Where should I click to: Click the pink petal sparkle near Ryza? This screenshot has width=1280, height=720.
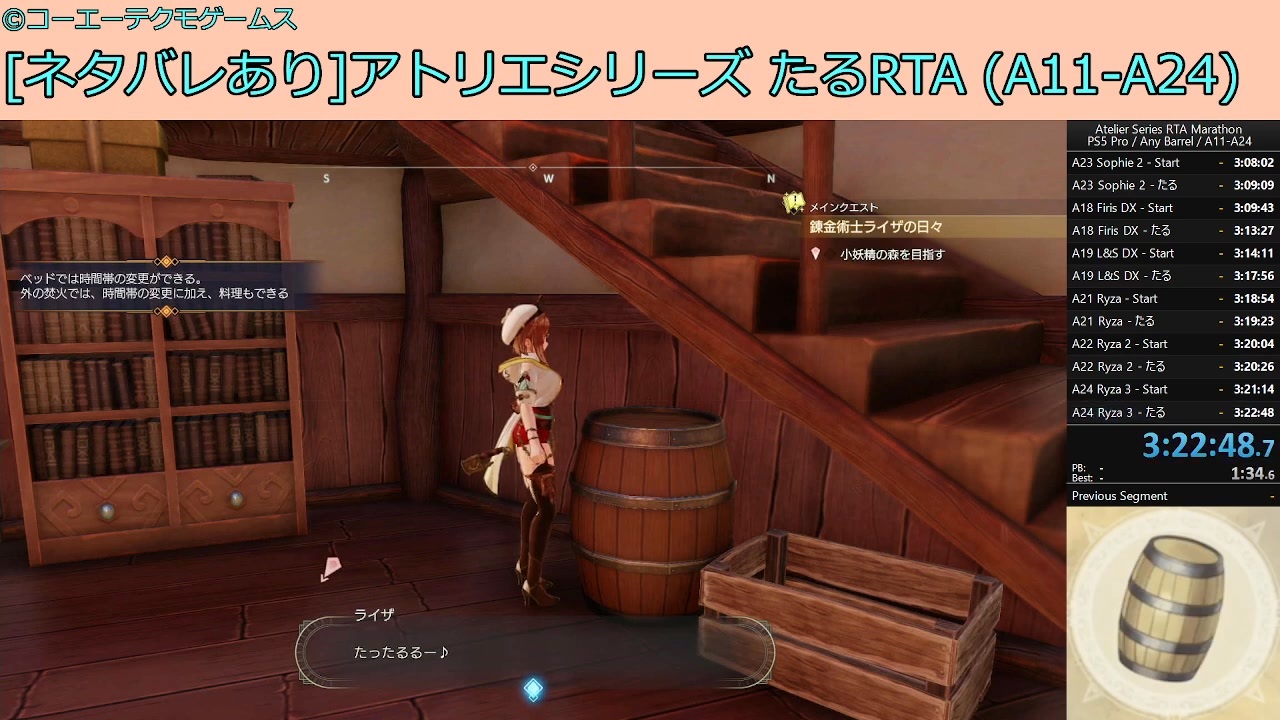[330, 570]
